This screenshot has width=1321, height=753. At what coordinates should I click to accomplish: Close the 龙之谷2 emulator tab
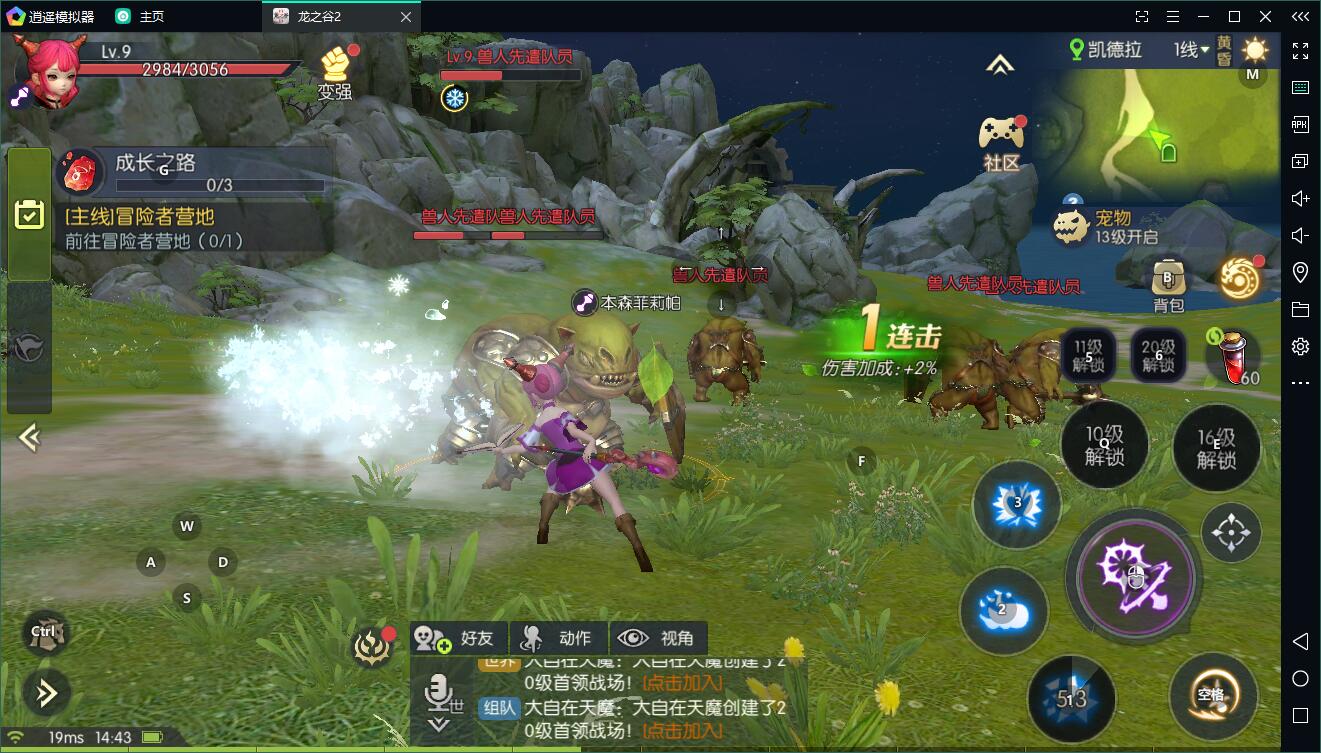click(x=405, y=17)
